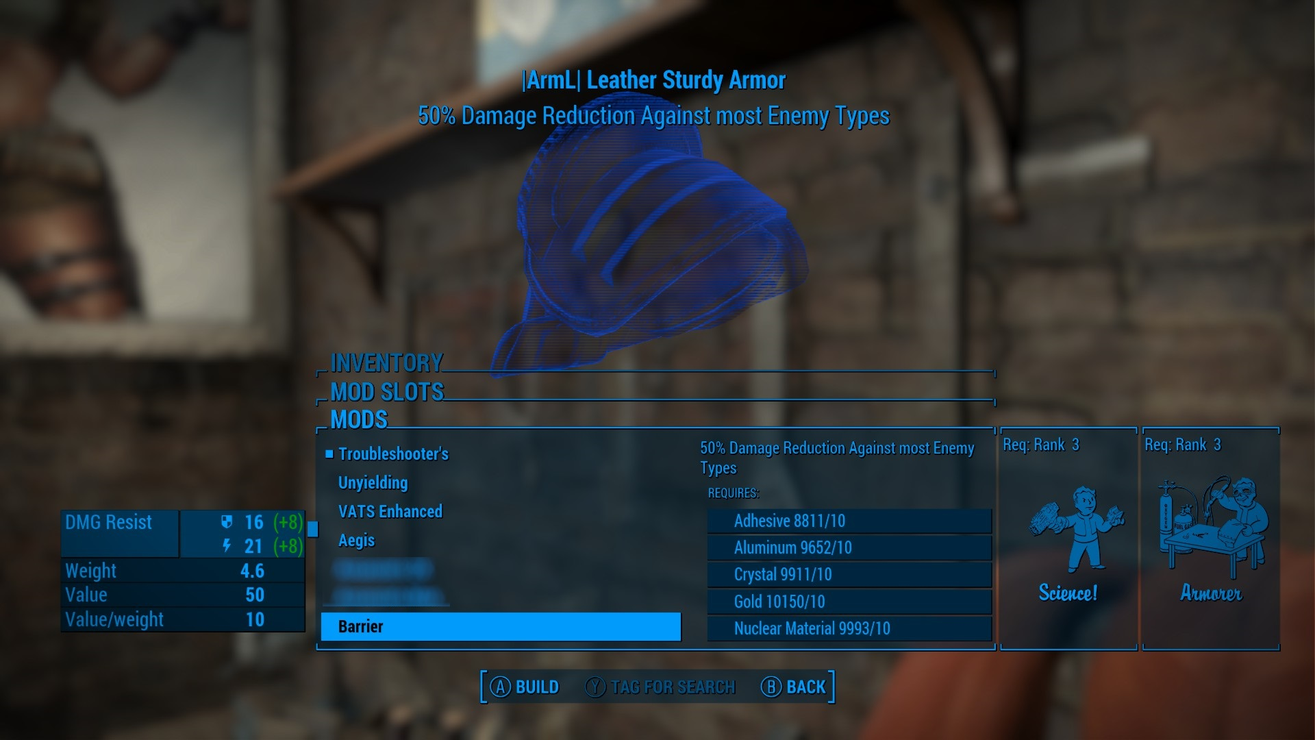Open the Inventory section header
The image size is (1315, 740).
[387, 362]
